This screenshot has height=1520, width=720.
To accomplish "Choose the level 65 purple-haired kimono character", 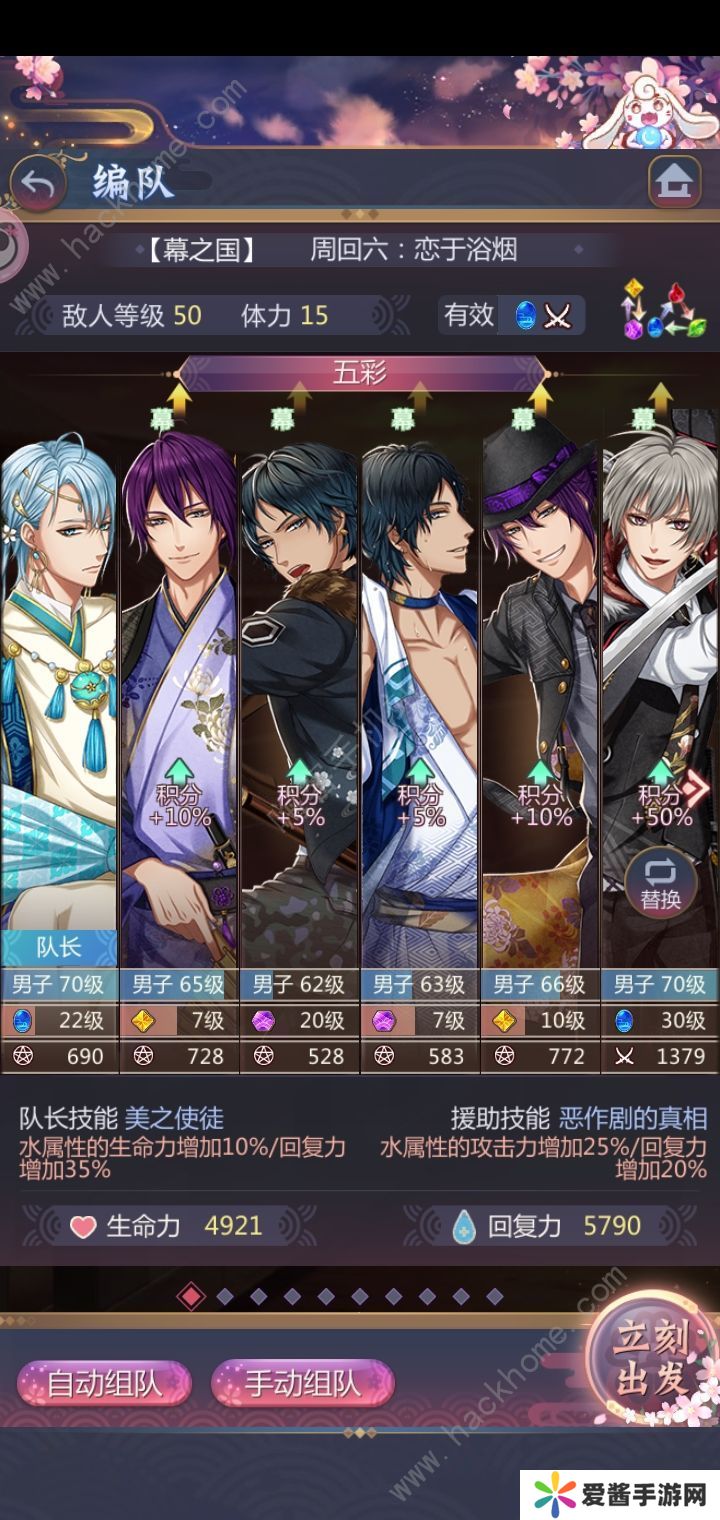I will 179,700.
